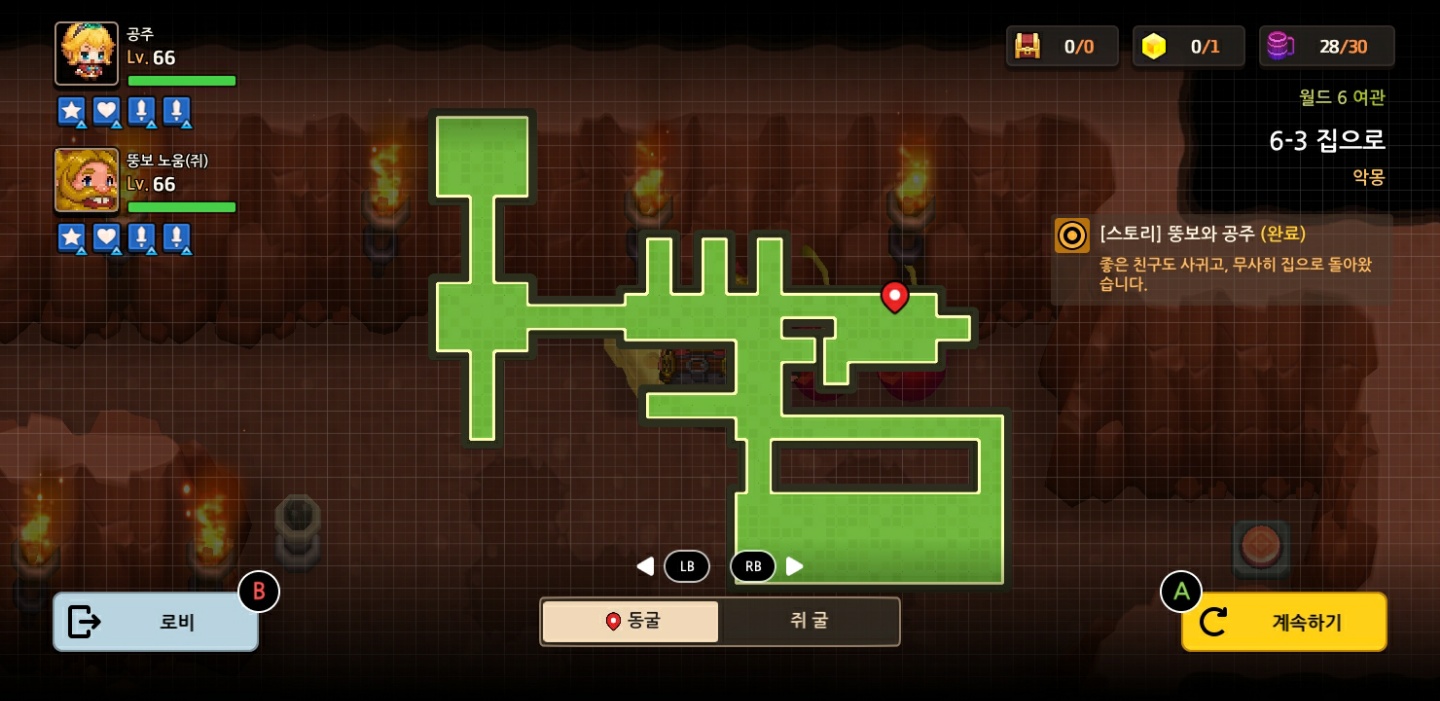
Task: Show the next map with right arrow
Action: 795,566
